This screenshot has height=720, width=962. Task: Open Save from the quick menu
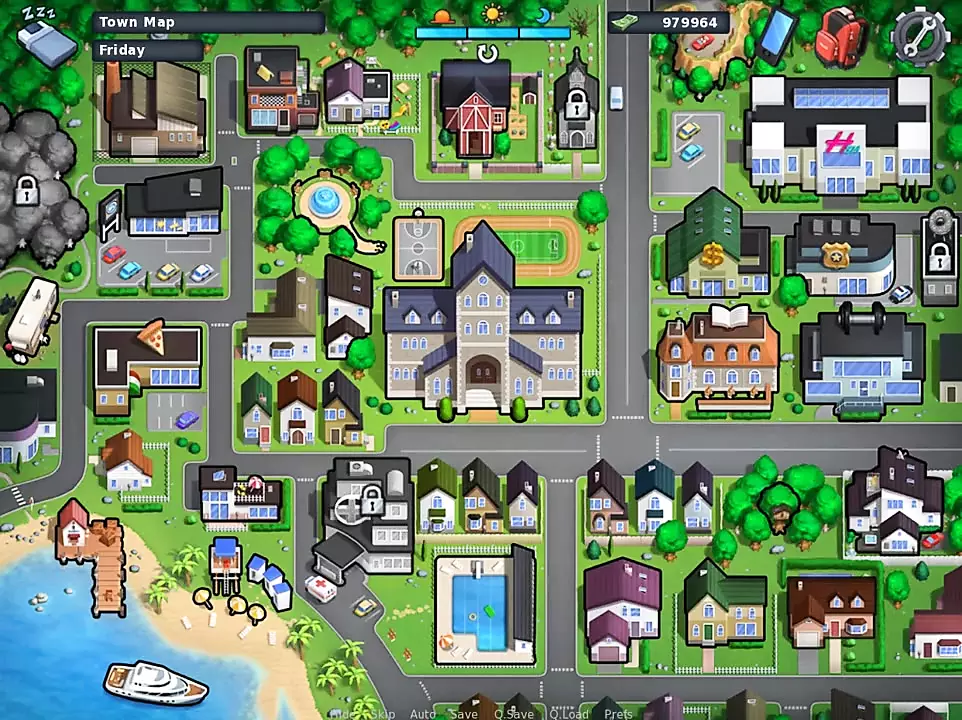[464, 714]
